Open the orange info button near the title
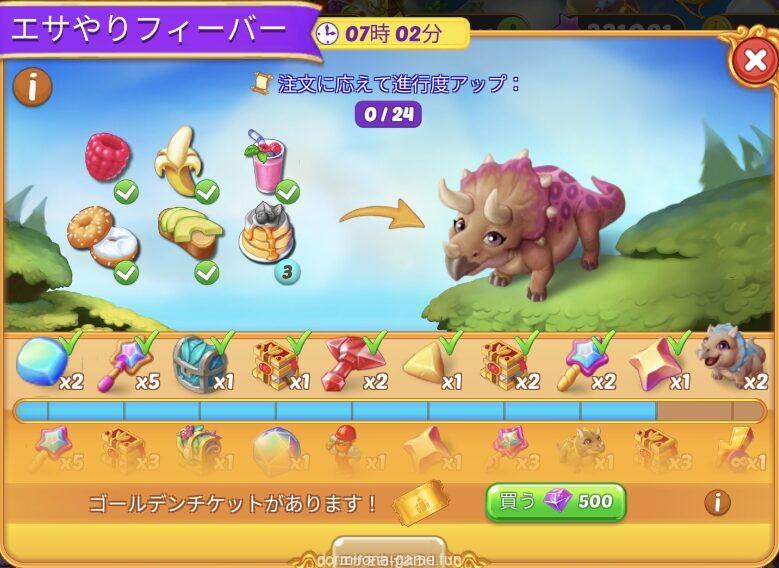This screenshot has height=568, width=779. coord(32,88)
